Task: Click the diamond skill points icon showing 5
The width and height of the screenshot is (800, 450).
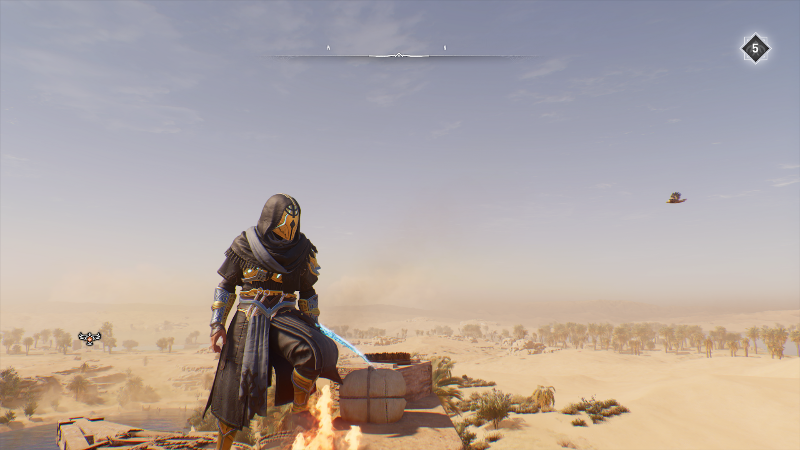Action: [x=755, y=48]
